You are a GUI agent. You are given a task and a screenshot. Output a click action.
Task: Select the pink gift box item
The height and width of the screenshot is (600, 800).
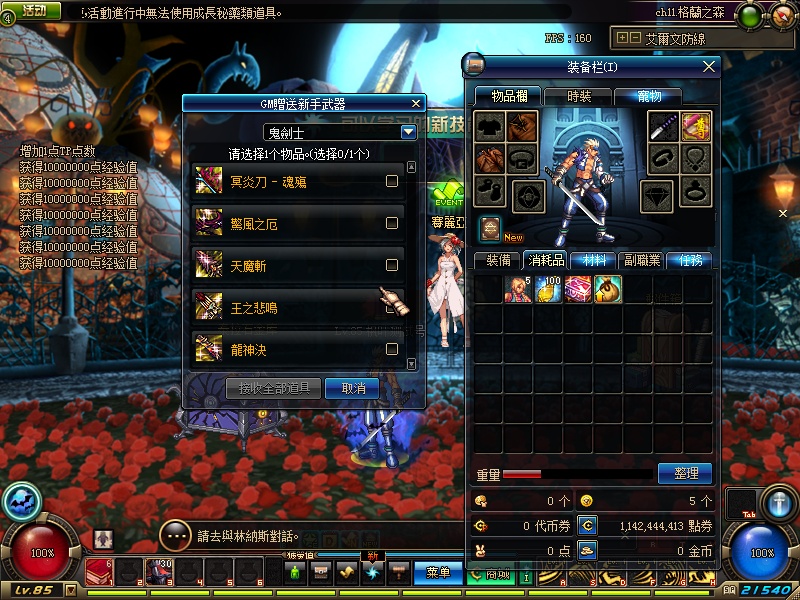[577, 290]
